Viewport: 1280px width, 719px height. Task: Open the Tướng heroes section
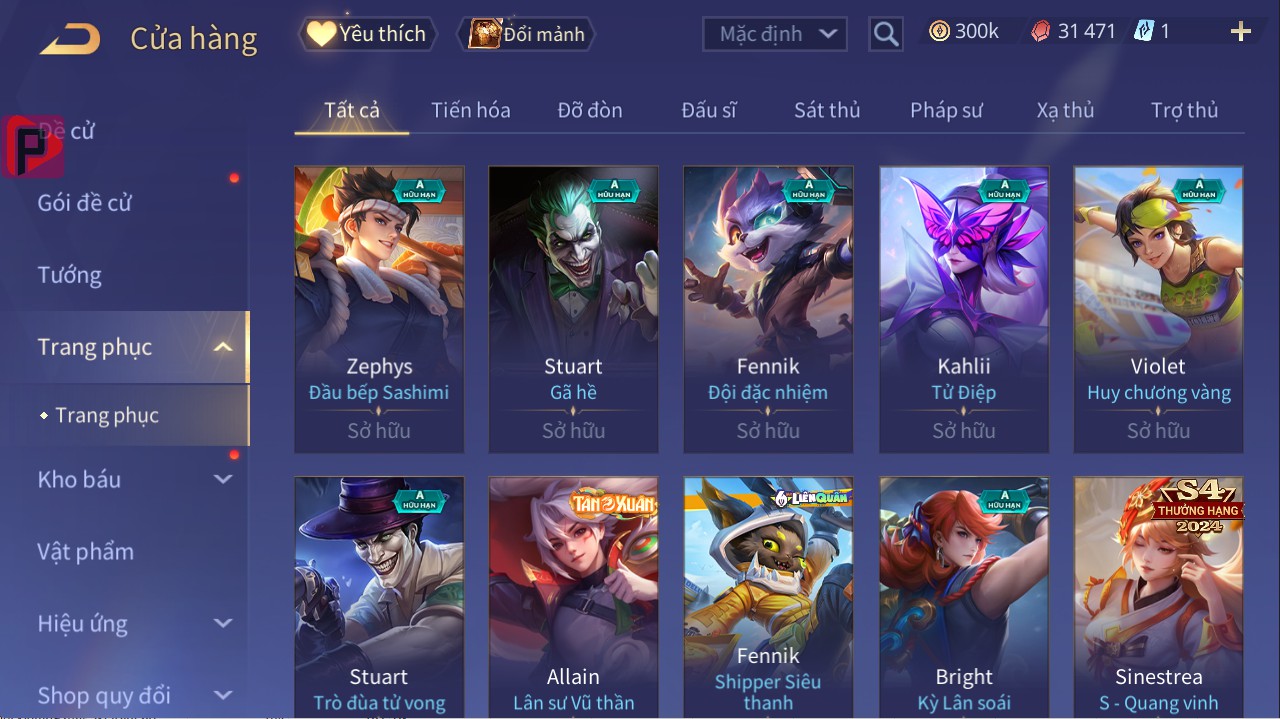(x=70, y=275)
